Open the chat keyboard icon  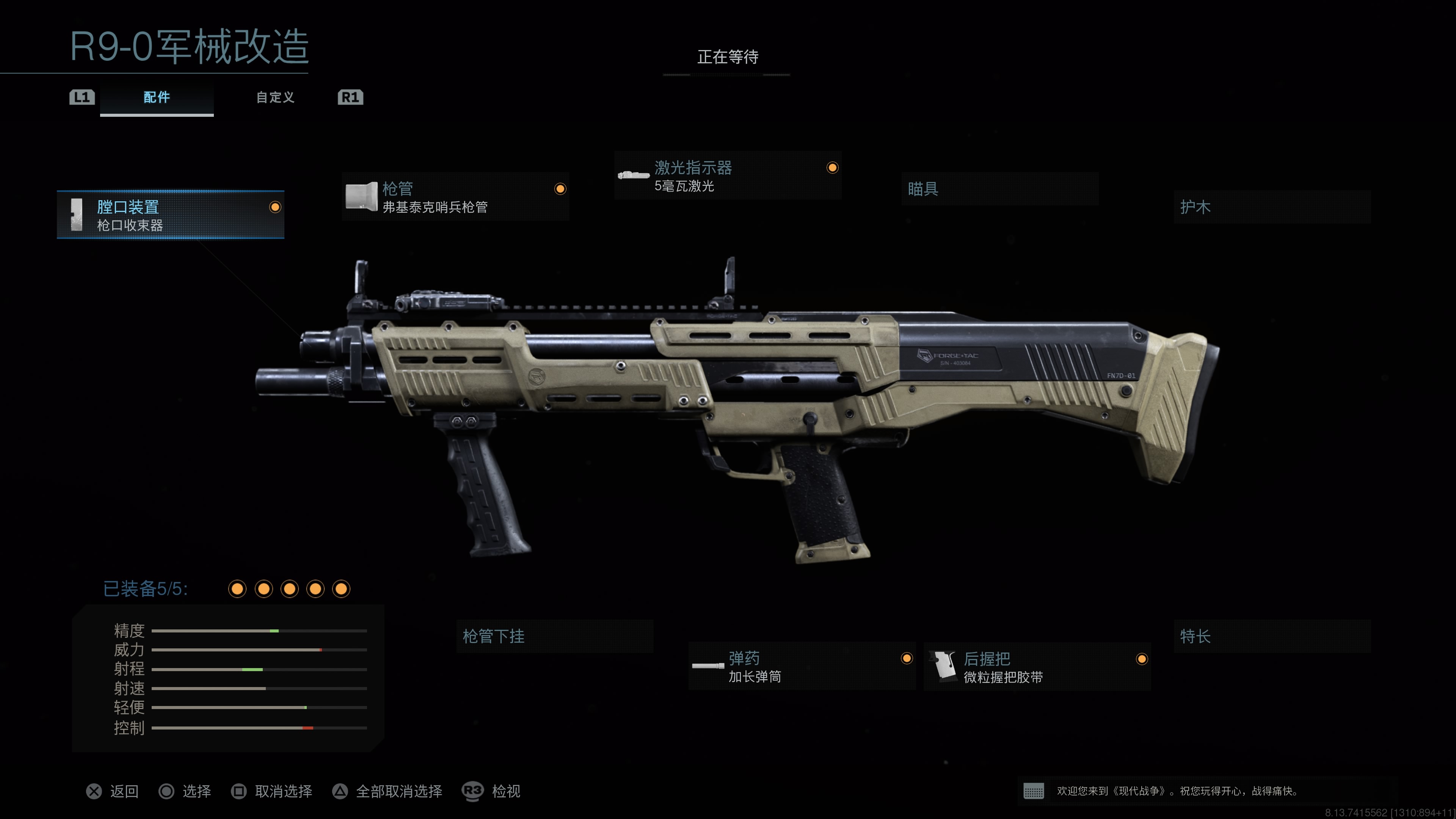(x=1033, y=791)
